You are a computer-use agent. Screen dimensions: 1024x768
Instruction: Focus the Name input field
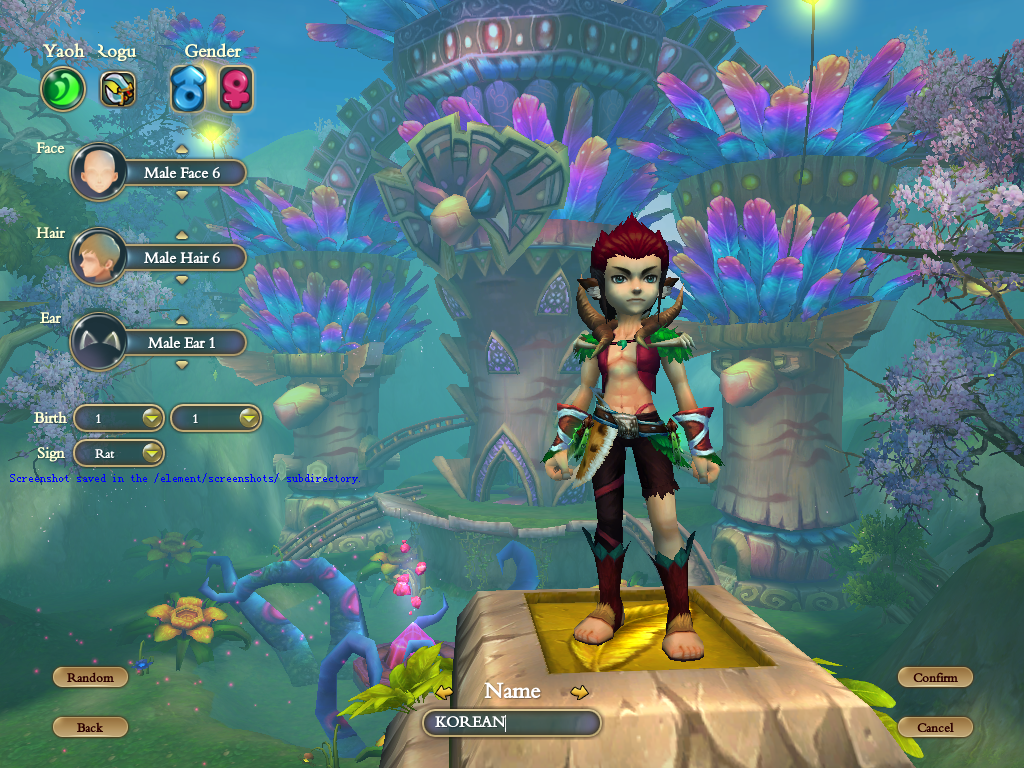point(511,723)
